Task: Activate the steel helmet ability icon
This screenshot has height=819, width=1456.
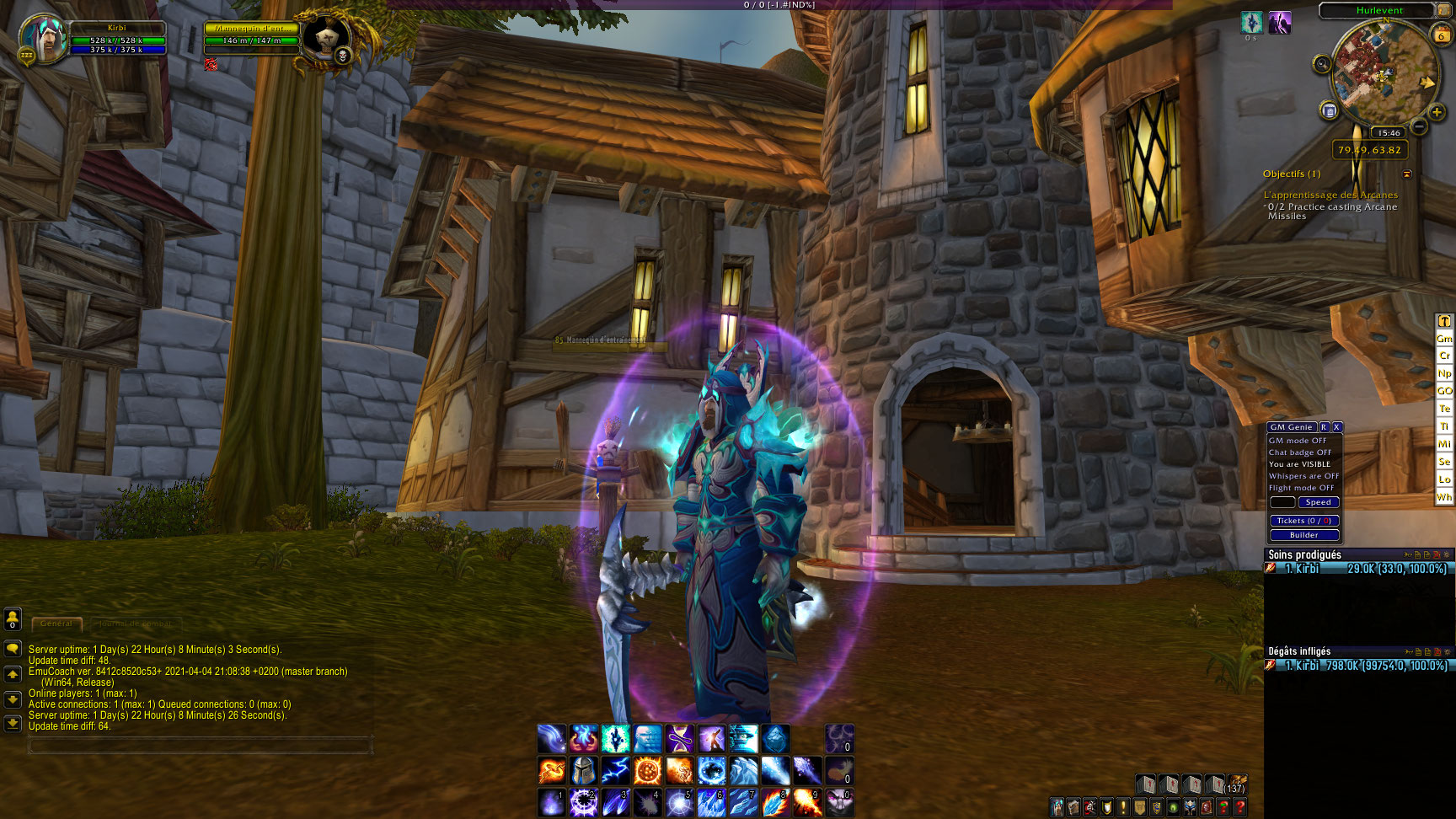Action: click(583, 770)
